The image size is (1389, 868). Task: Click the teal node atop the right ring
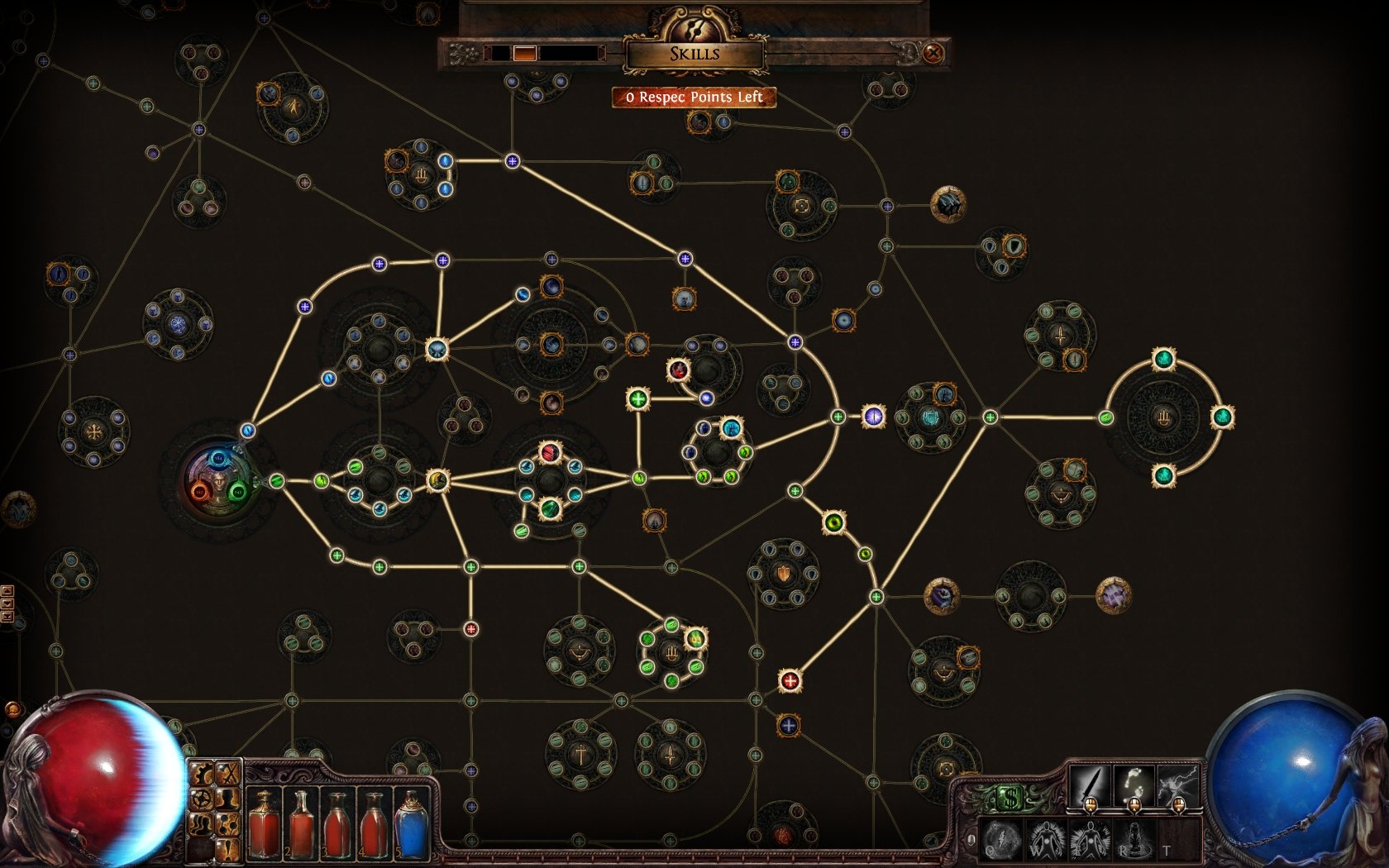pyautogui.click(x=1163, y=360)
